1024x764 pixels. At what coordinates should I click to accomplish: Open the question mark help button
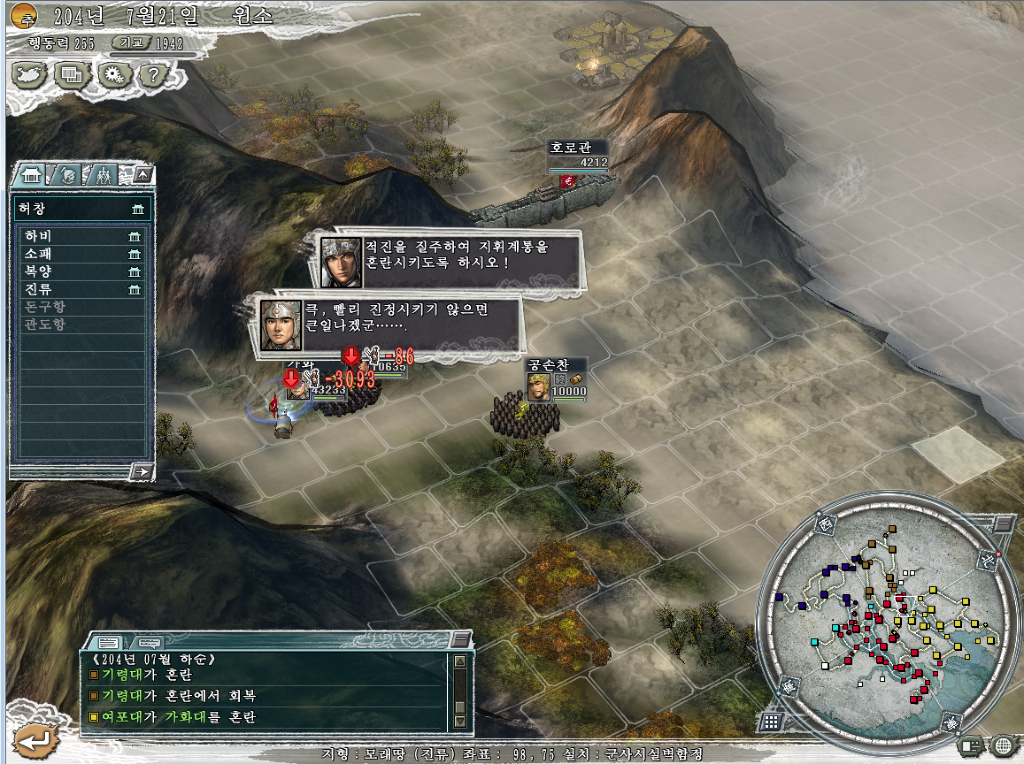coord(152,73)
